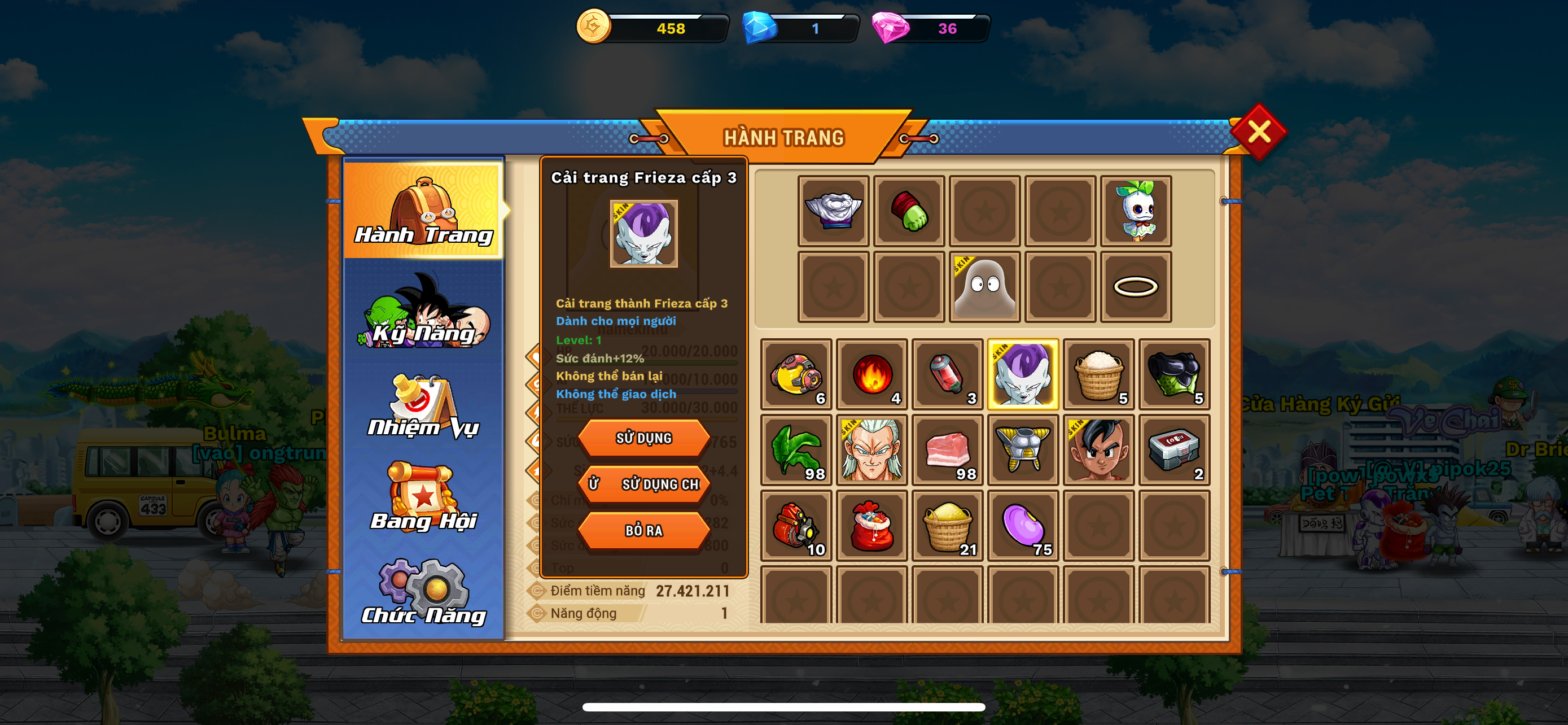Screen dimensions: 1568x725
Task: Open the Chức Năng tab
Action: [x=424, y=593]
